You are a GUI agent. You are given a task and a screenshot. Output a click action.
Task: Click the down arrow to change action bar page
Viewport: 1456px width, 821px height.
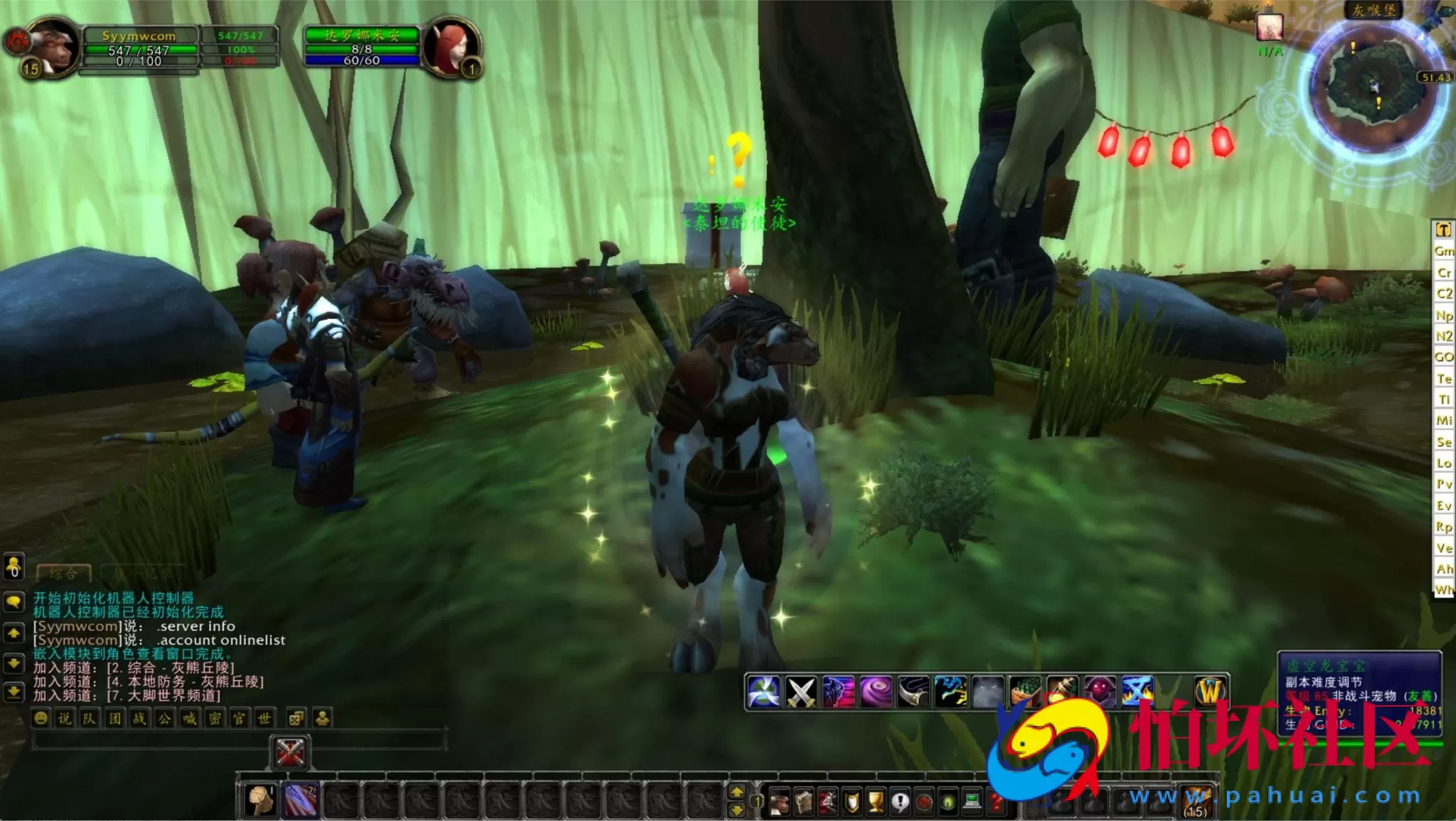(737, 812)
